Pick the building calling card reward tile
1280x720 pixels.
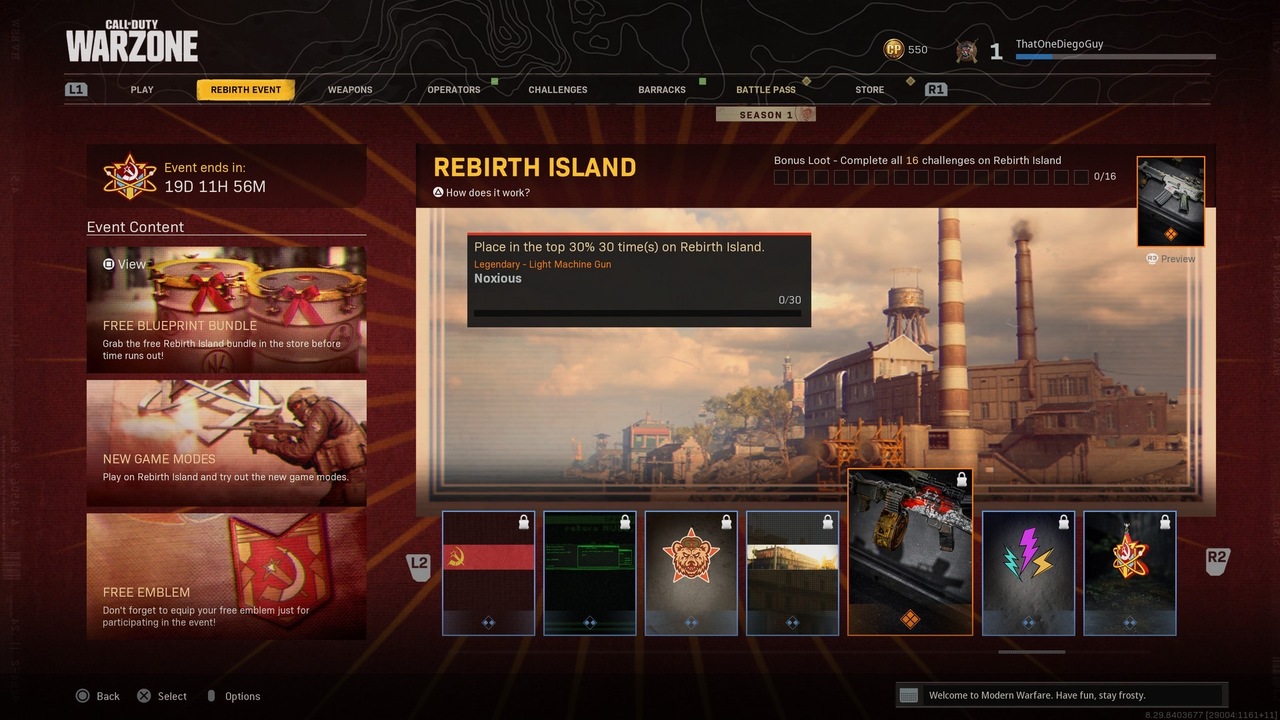coord(792,573)
